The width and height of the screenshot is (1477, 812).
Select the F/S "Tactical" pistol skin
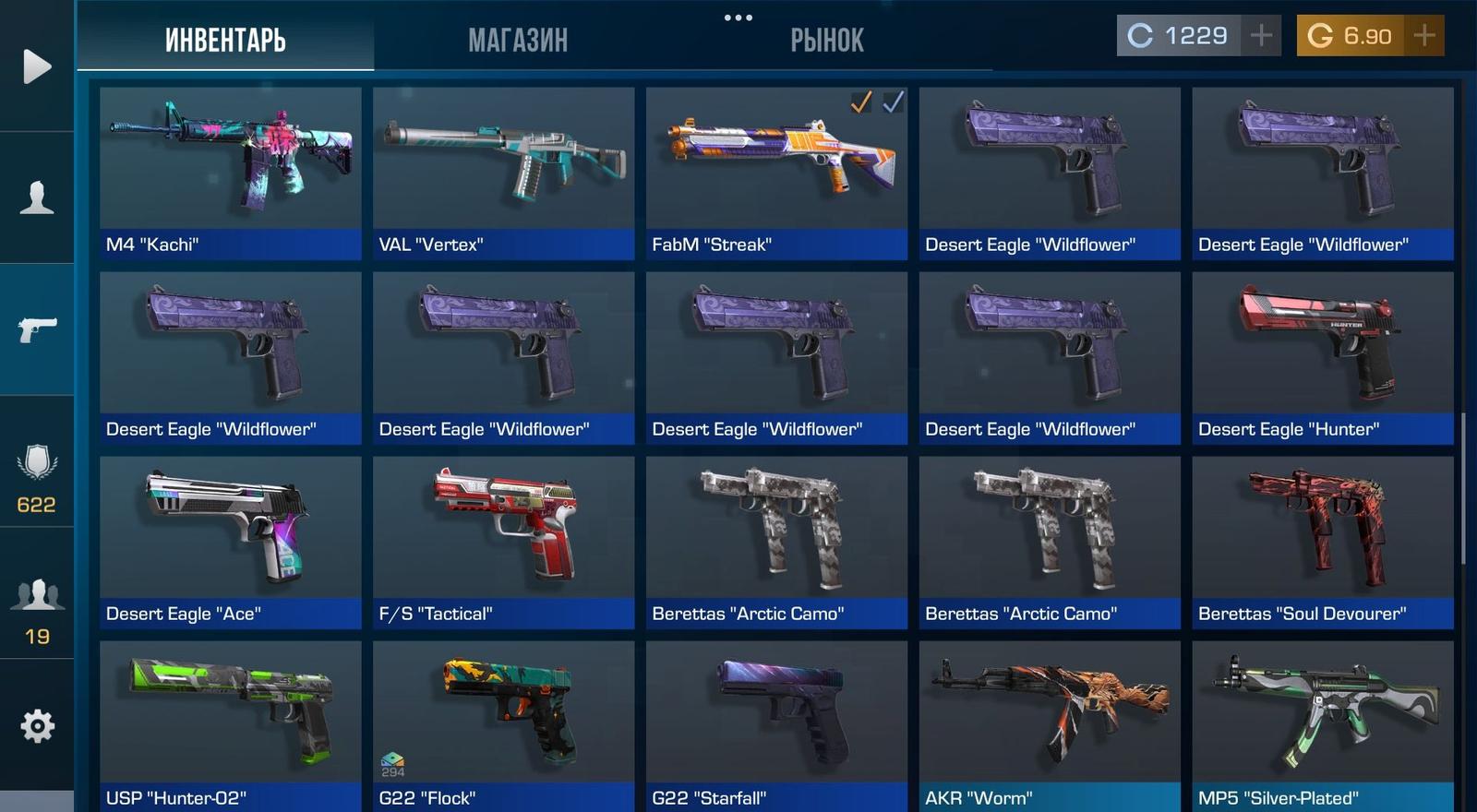[503, 542]
